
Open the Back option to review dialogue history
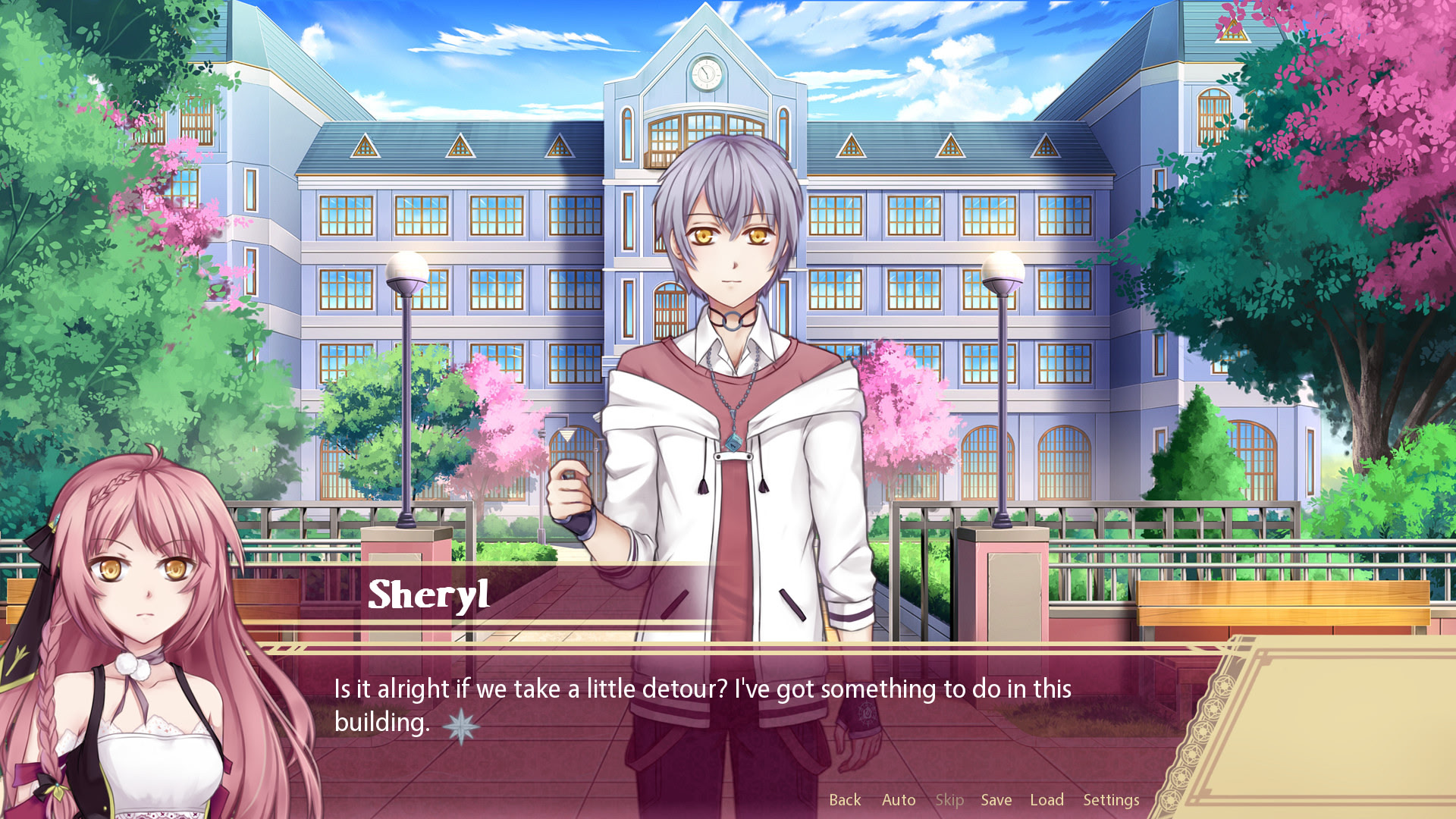pyautogui.click(x=844, y=799)
